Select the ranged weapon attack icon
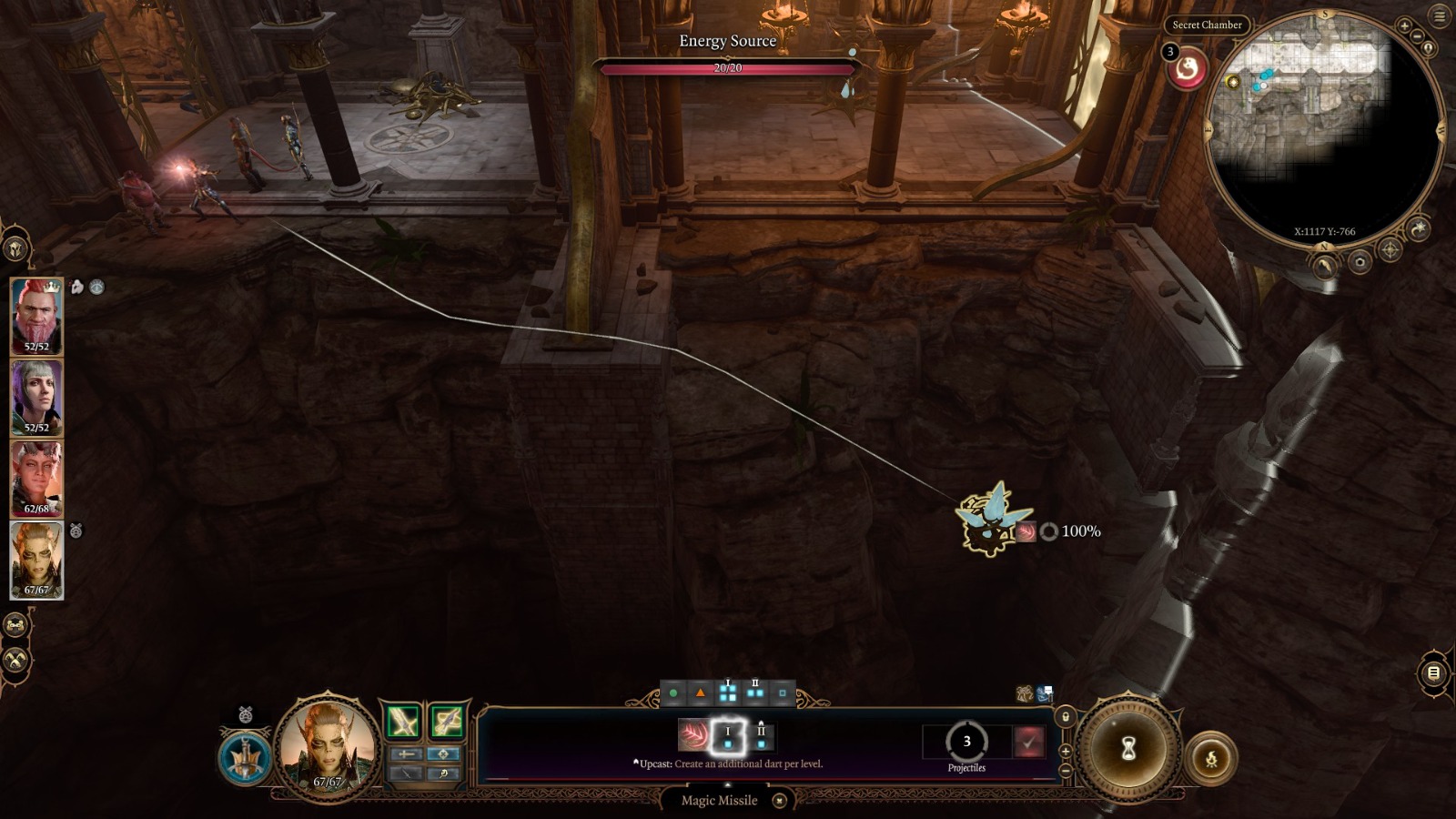This screenshot has width=1456, height=819. click(x=448, y=722)
